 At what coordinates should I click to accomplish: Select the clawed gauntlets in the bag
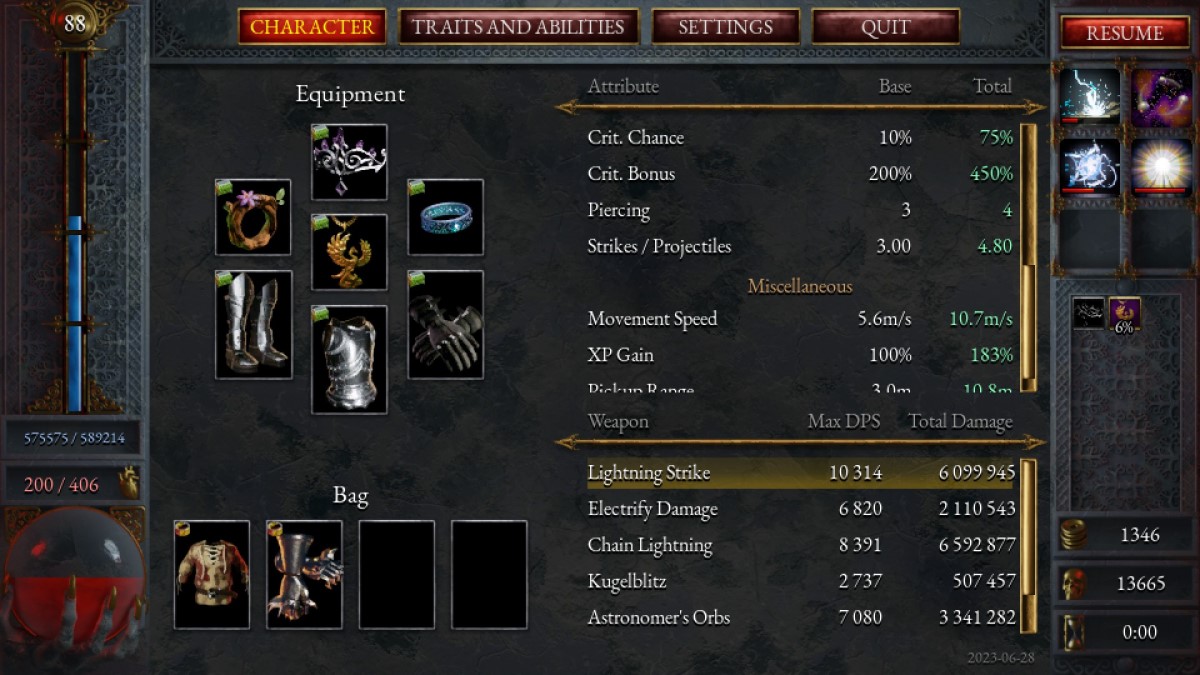304,574
